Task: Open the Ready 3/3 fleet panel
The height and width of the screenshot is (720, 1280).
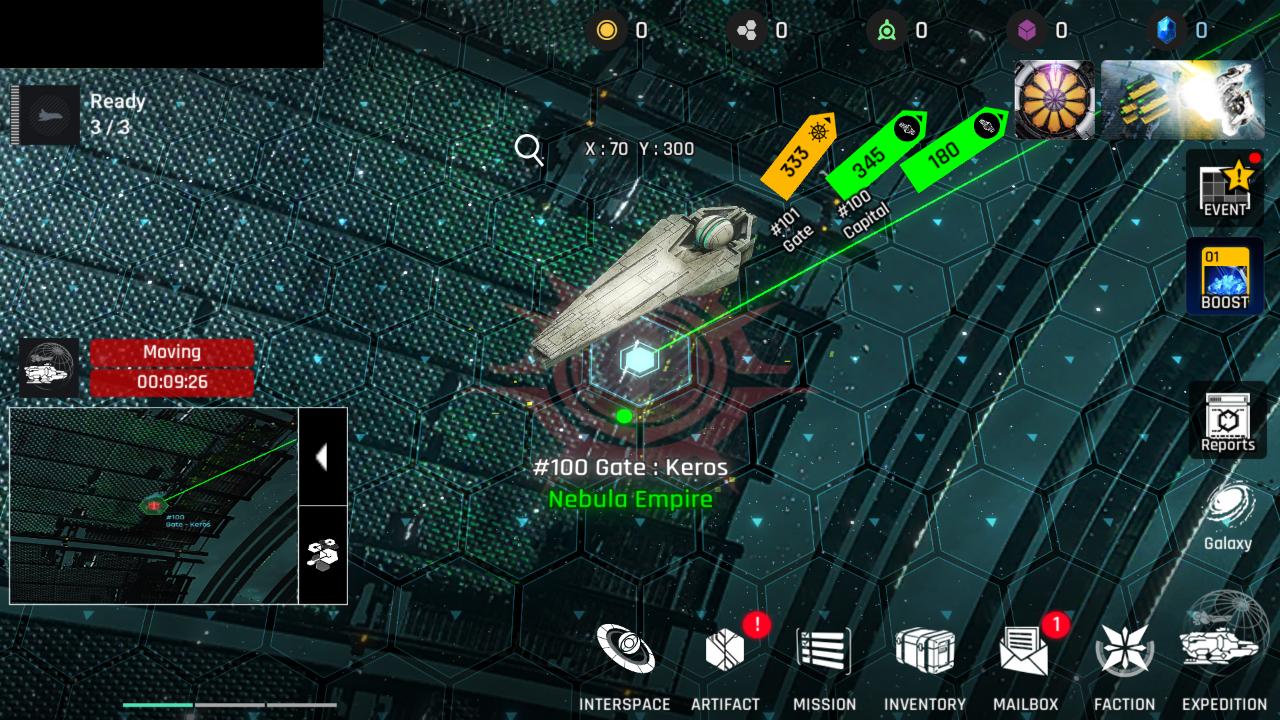Action: coord(46,115)
